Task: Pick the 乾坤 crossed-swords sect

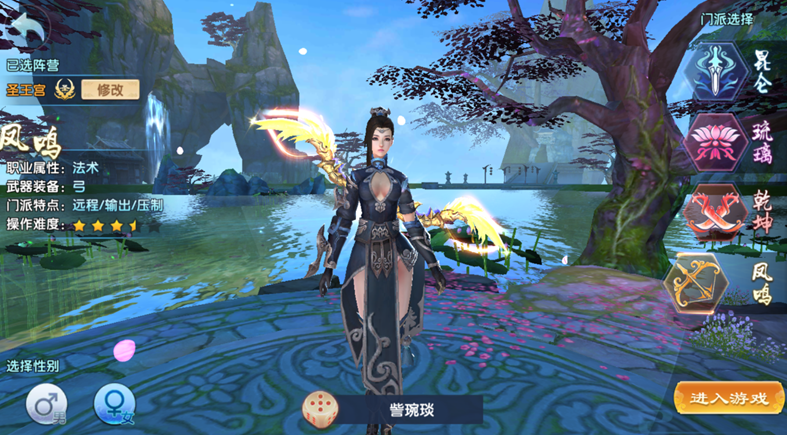Action: [717, 211]
